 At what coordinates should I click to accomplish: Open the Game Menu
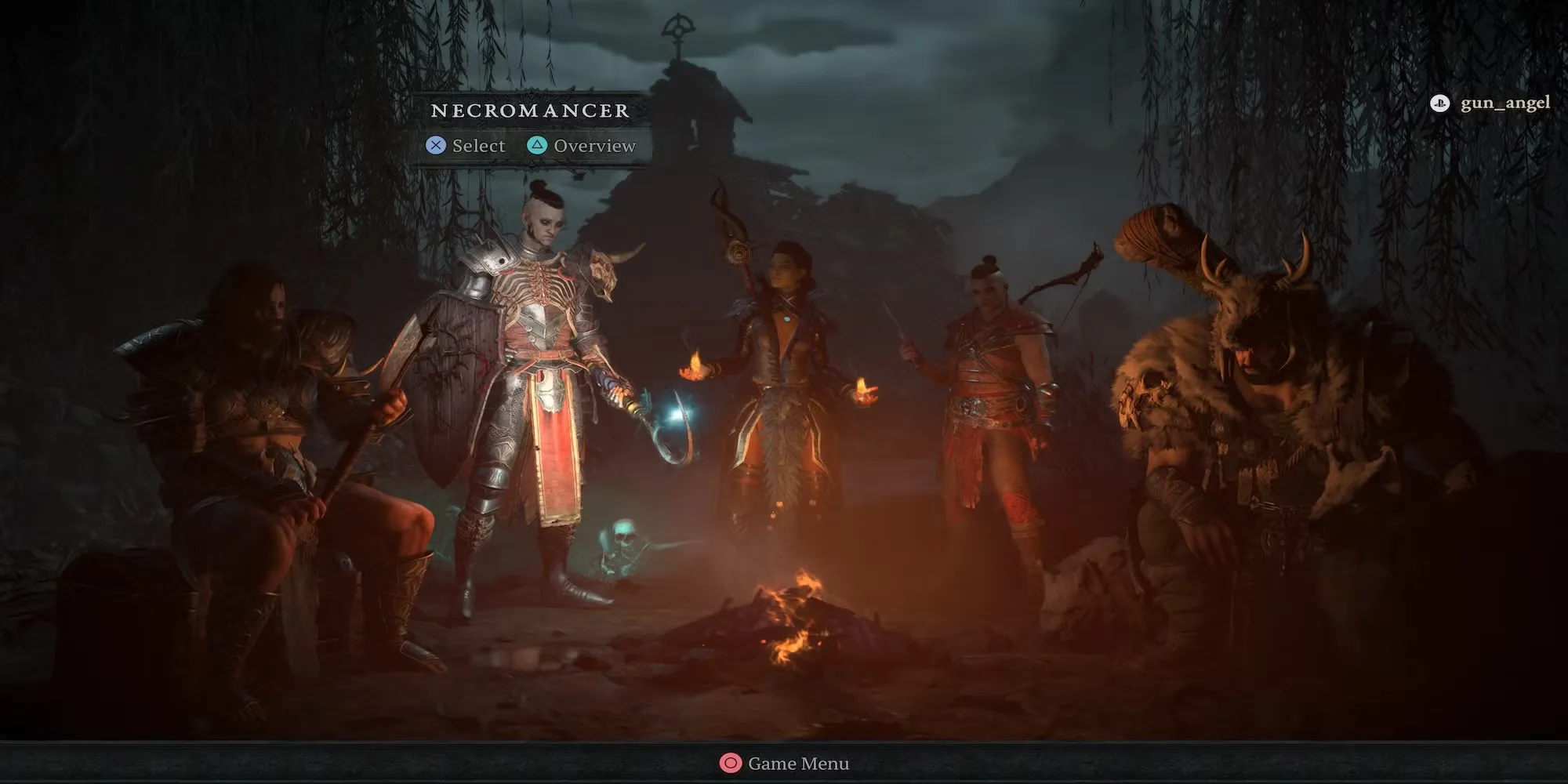(x=785, y=763)
